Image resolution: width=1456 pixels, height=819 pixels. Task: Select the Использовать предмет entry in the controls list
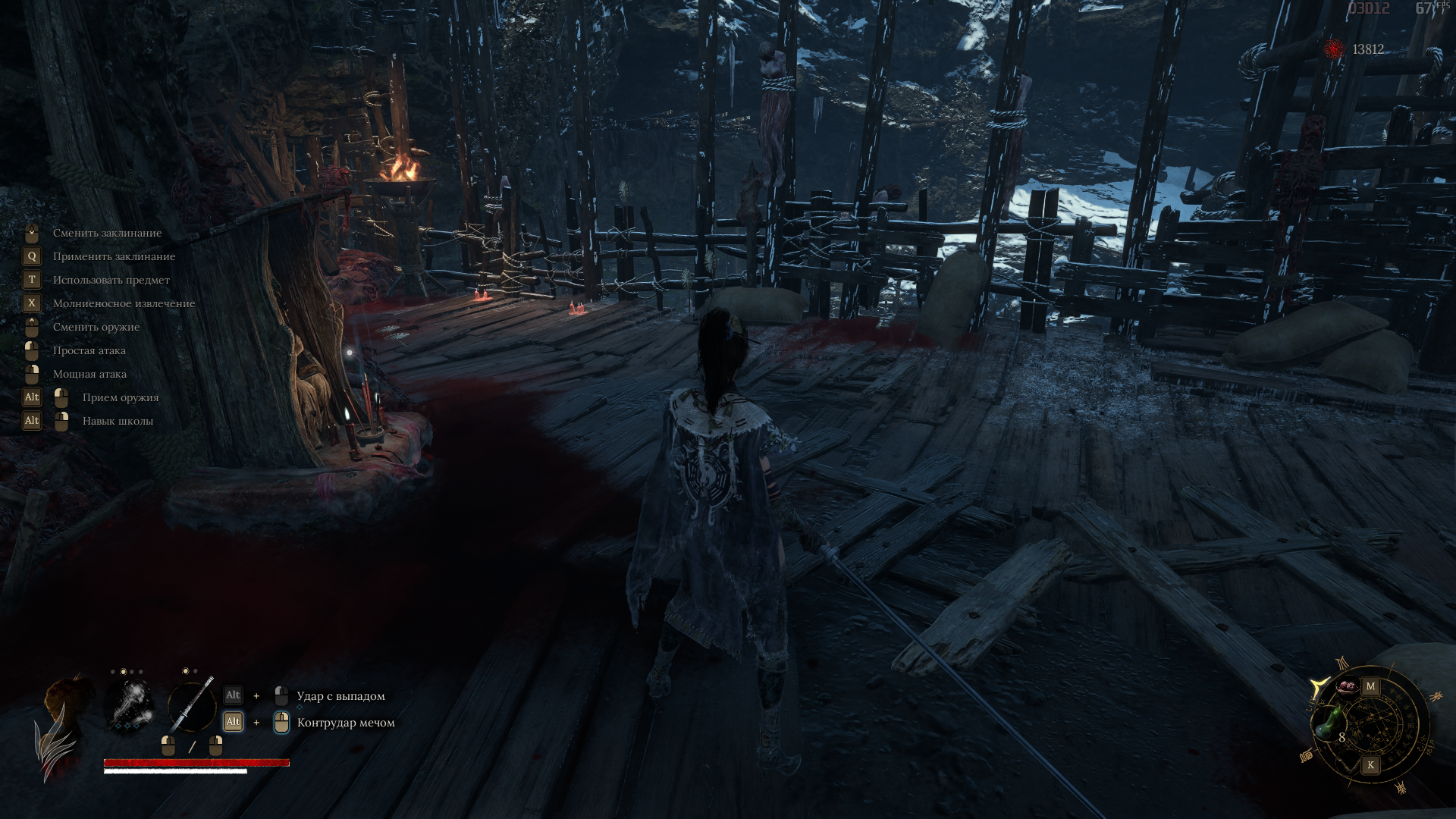click(x=111, y=280)
